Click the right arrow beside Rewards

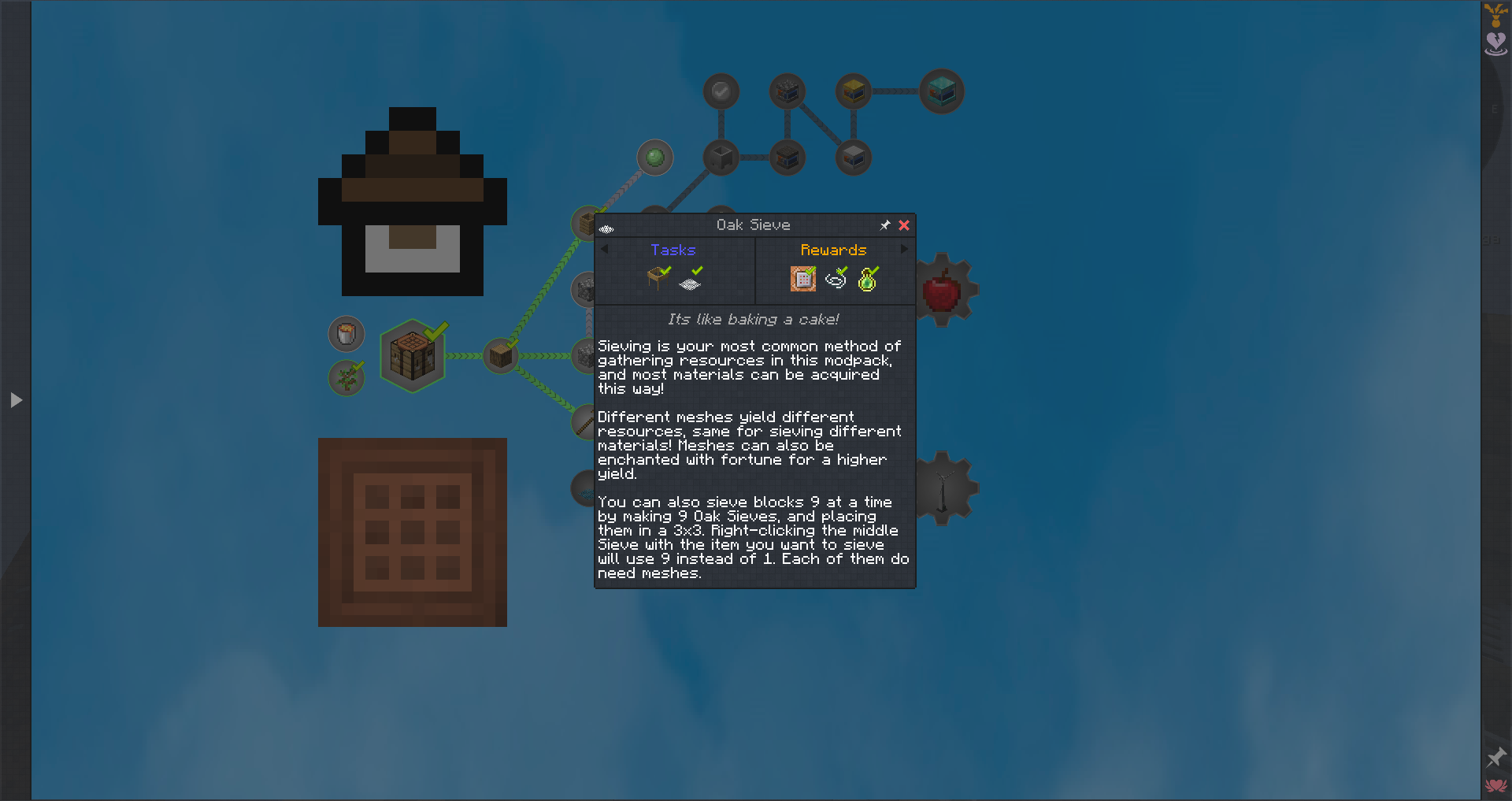[903, 249]
